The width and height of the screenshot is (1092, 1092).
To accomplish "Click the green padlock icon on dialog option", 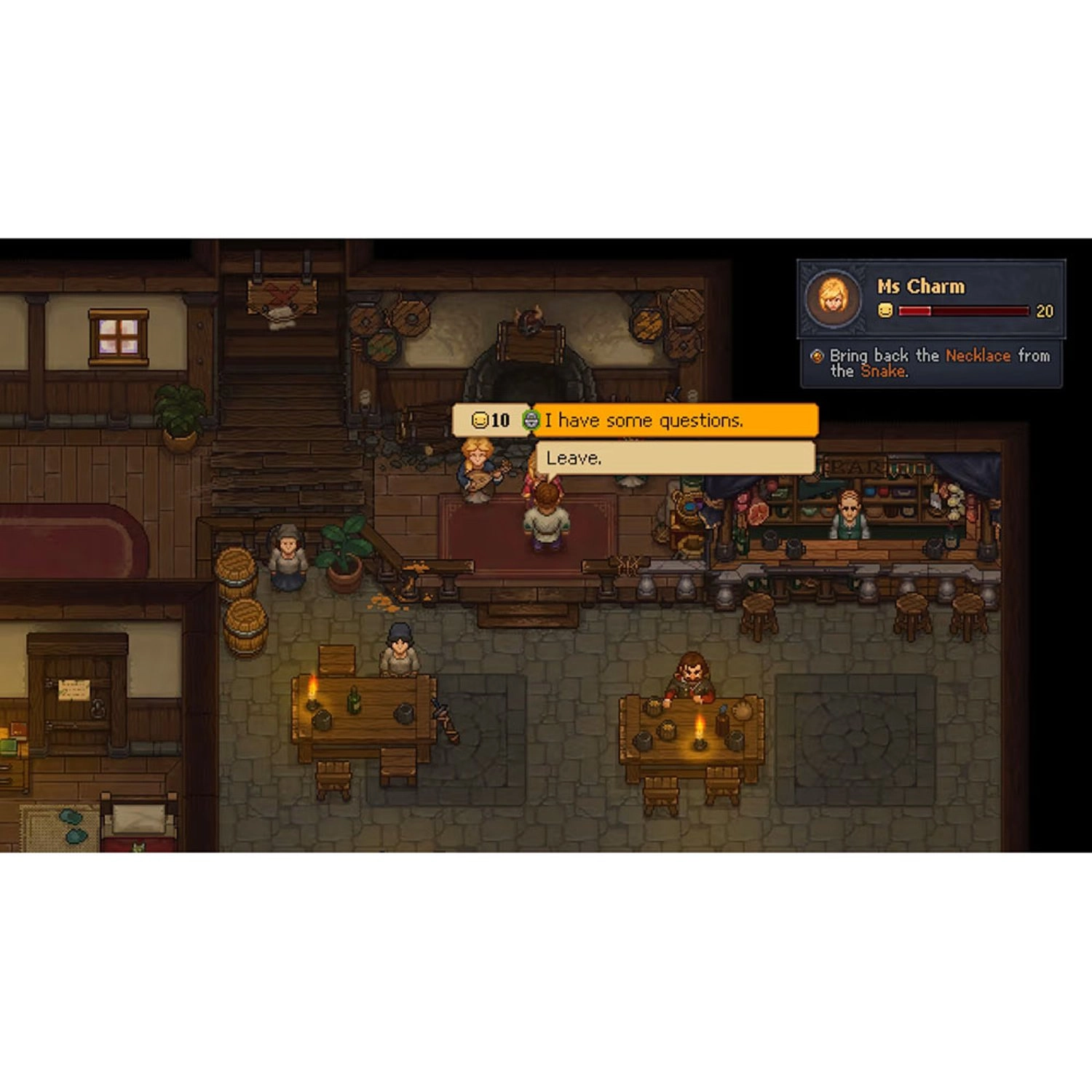I will tap(531, 420).
